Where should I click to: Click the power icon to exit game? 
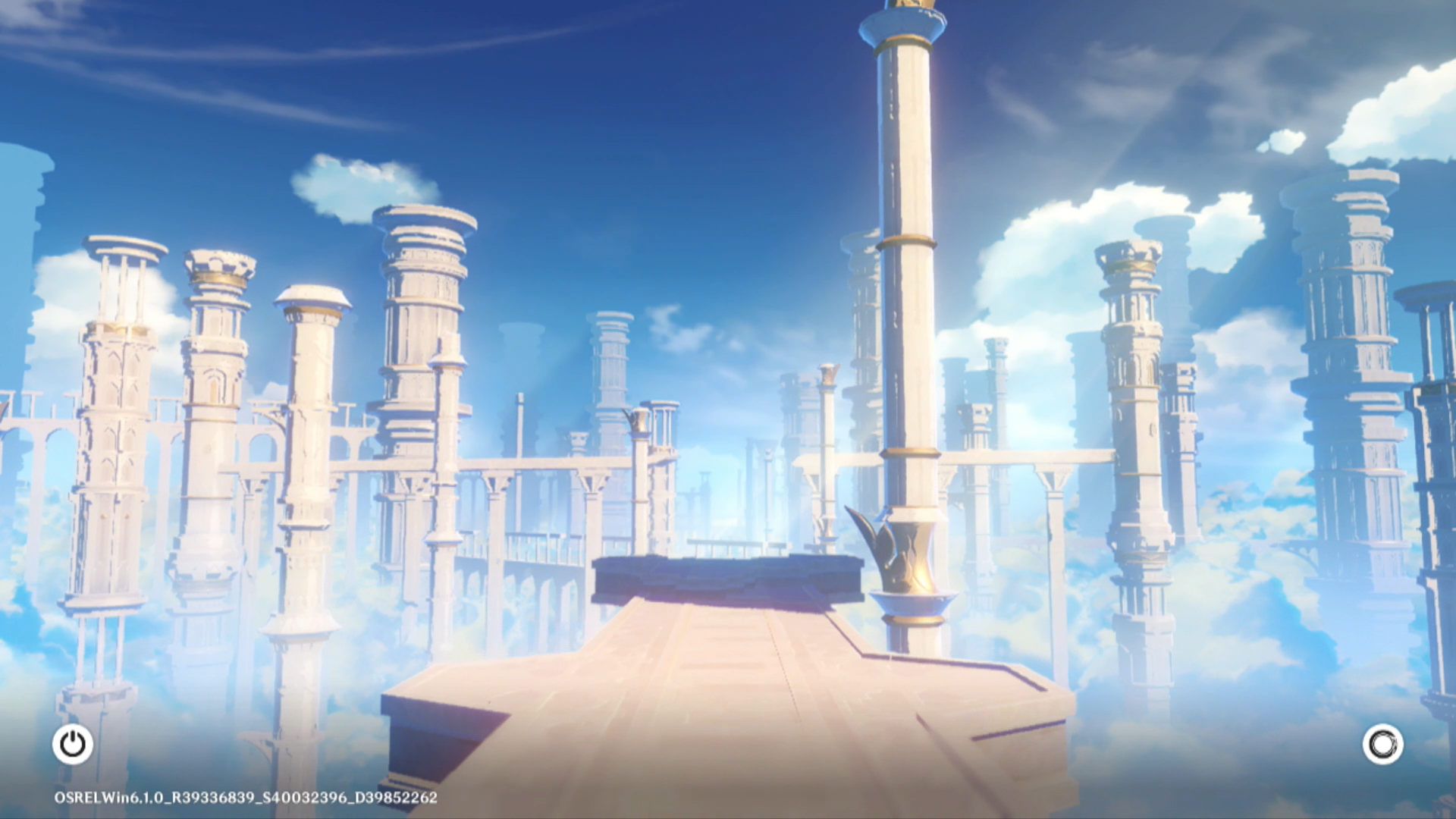pyautogui.click(x=73, y=744)
